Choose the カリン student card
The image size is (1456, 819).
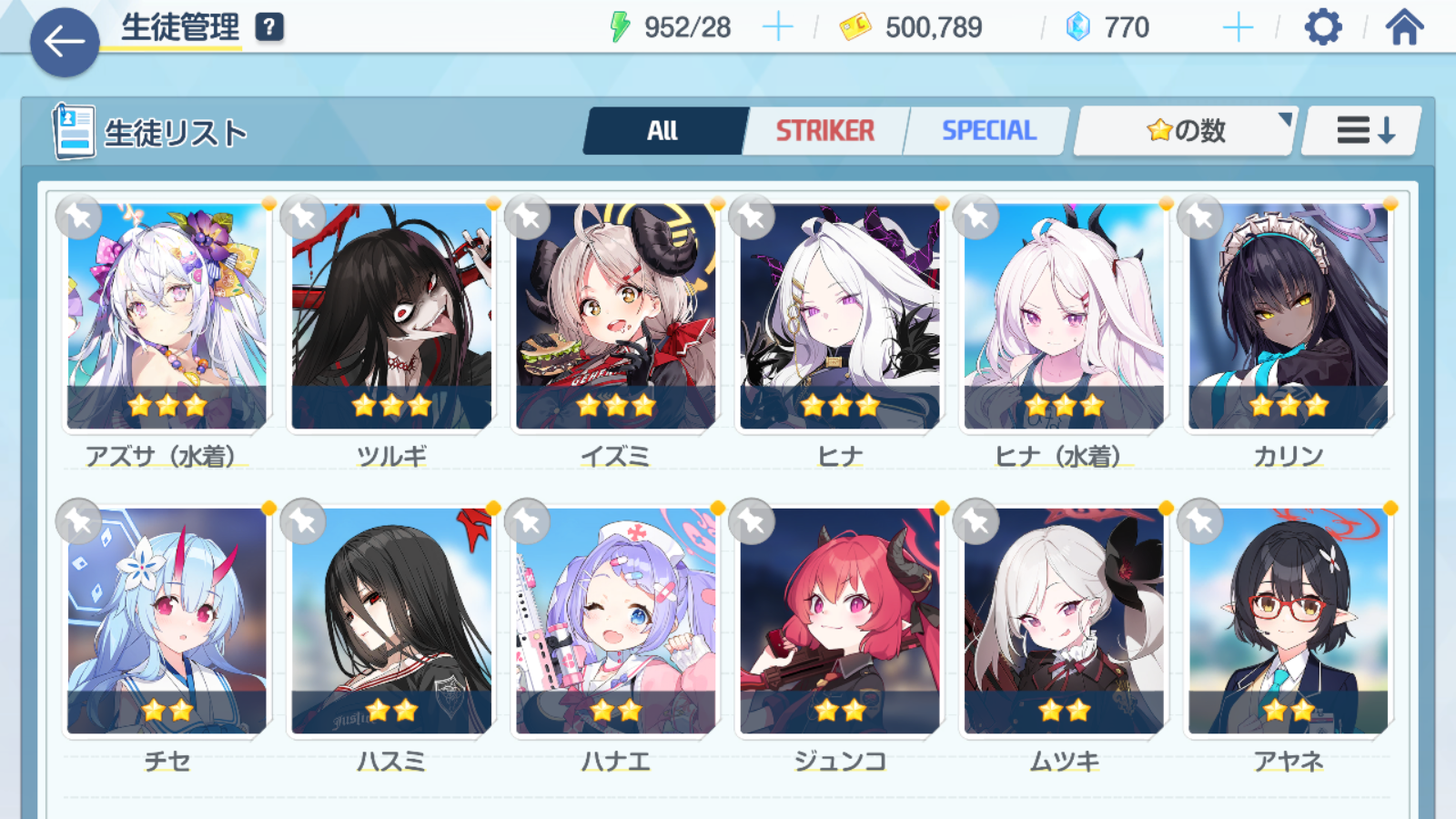pyautogui.click(x=1288, y=316)
